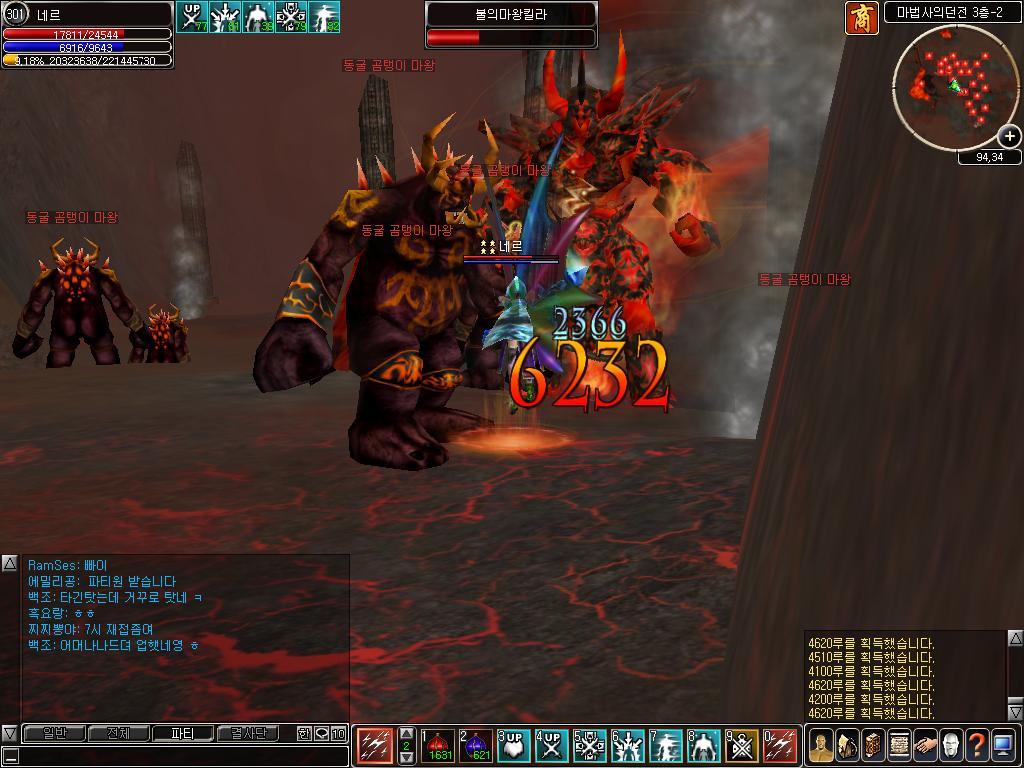Viewport: 1024px width, 768px height.
Task: Use the red potion in slot 1
Action: pos(439,746)
